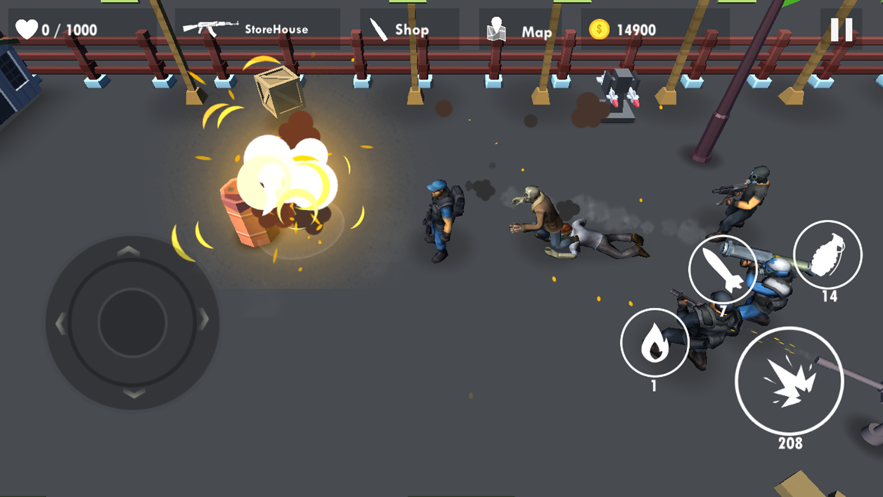The height and width of the screenshot is (497, 883).
Task: Tap the joystick's down arrow
Action: click(133, 394)
